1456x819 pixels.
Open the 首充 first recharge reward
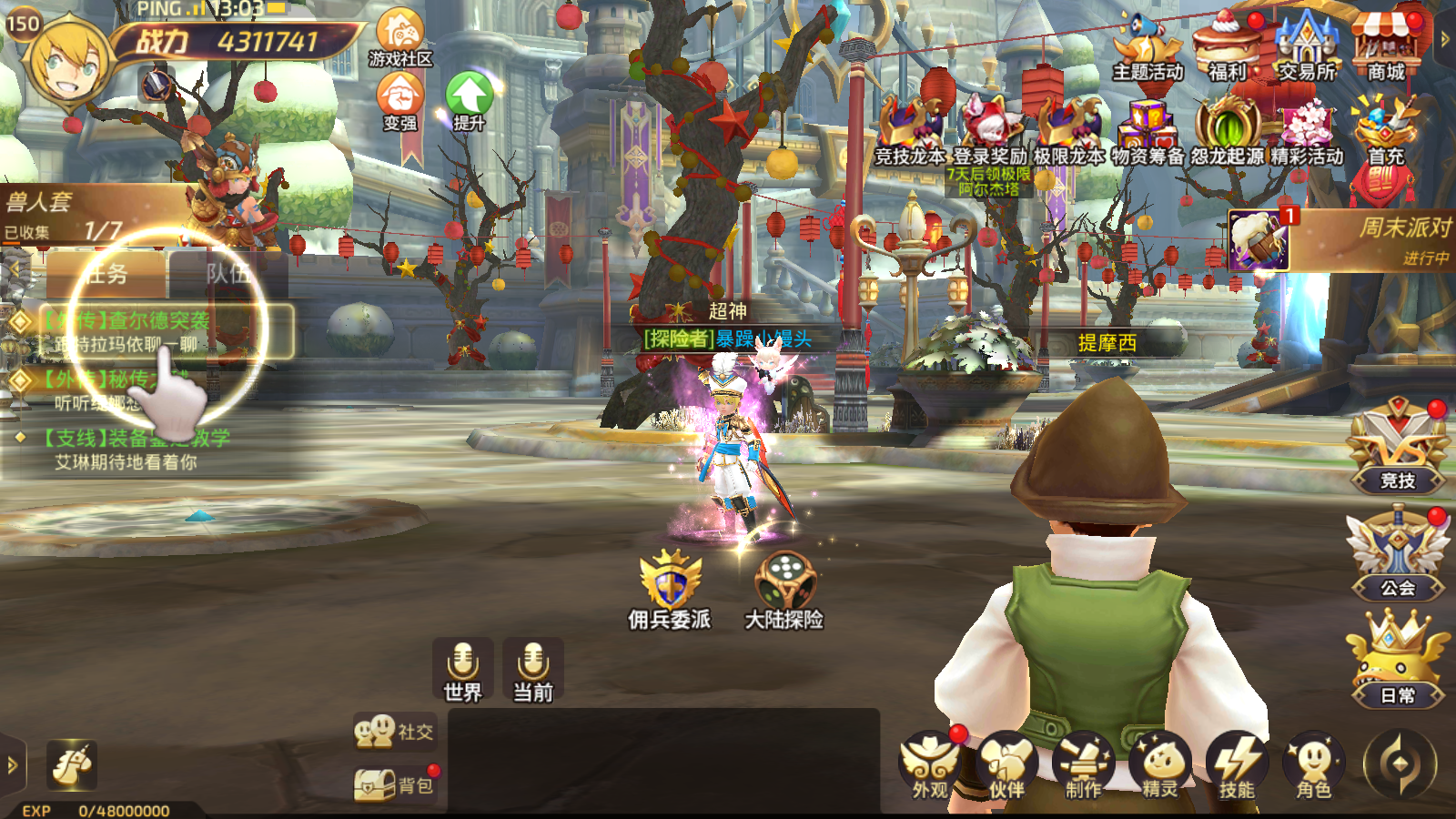[1385, 132]
